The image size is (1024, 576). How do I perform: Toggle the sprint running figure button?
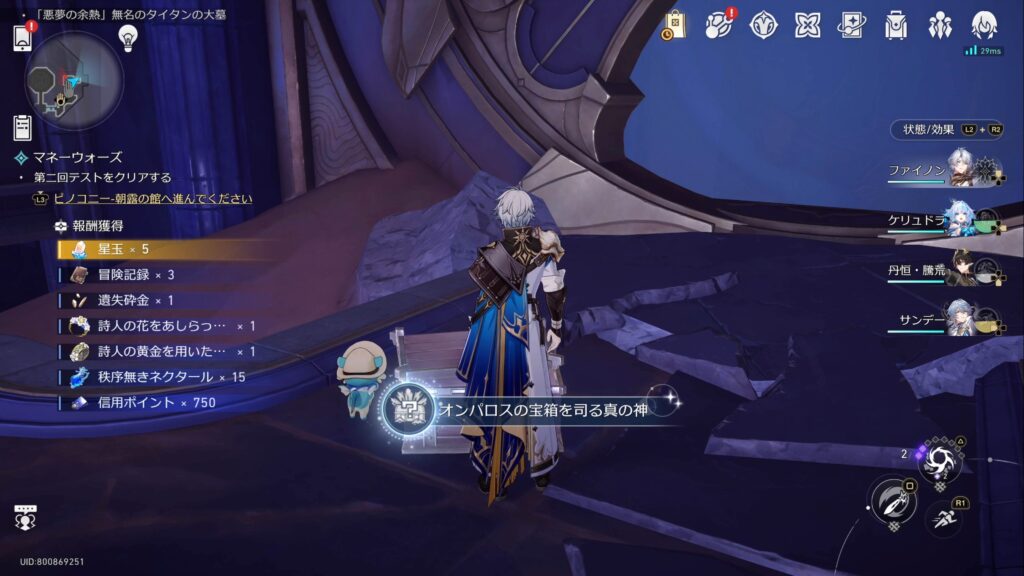pyautogui.click(x=944, y=516)
